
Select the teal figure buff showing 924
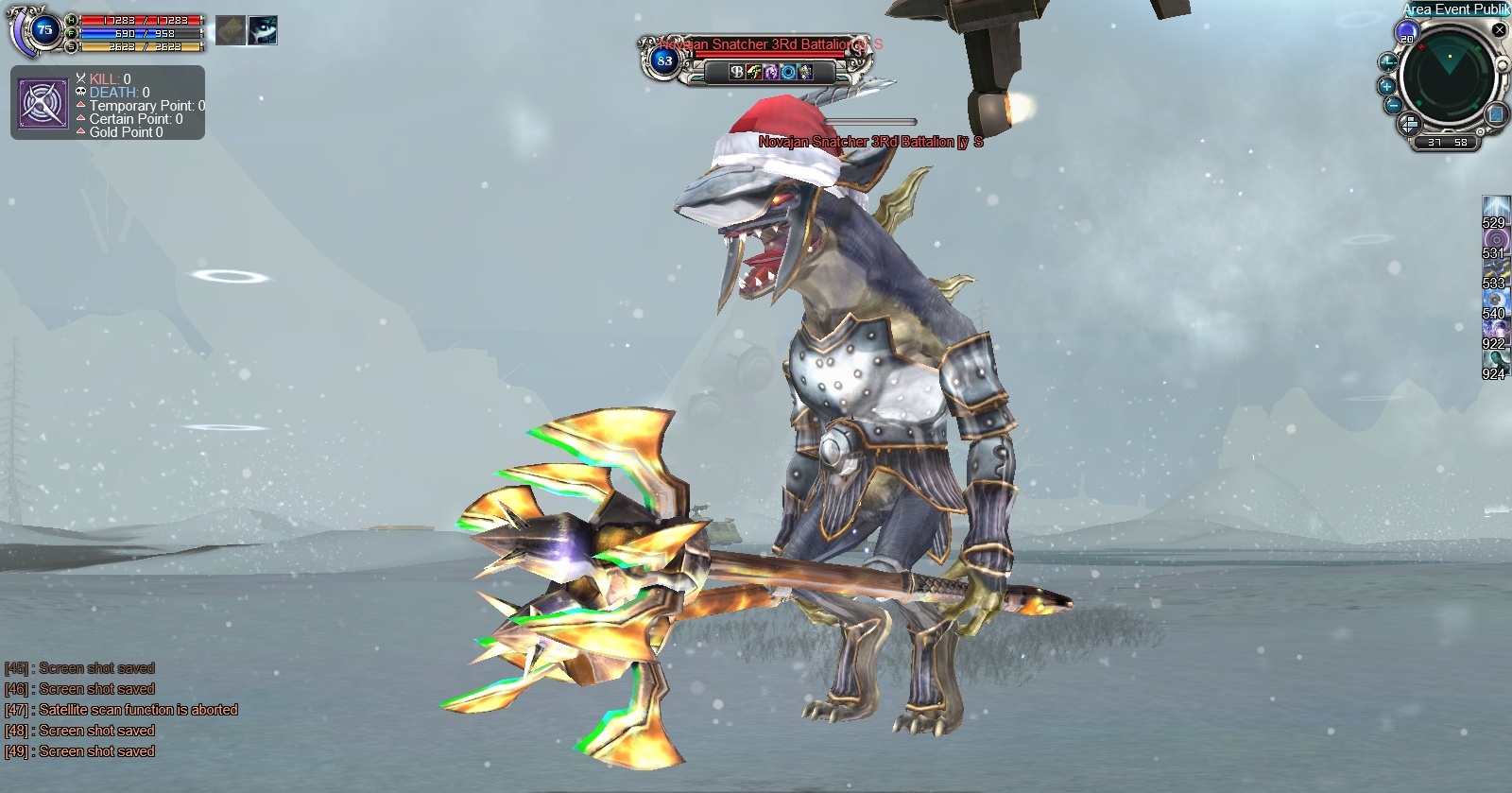[x=1495, y=360]
